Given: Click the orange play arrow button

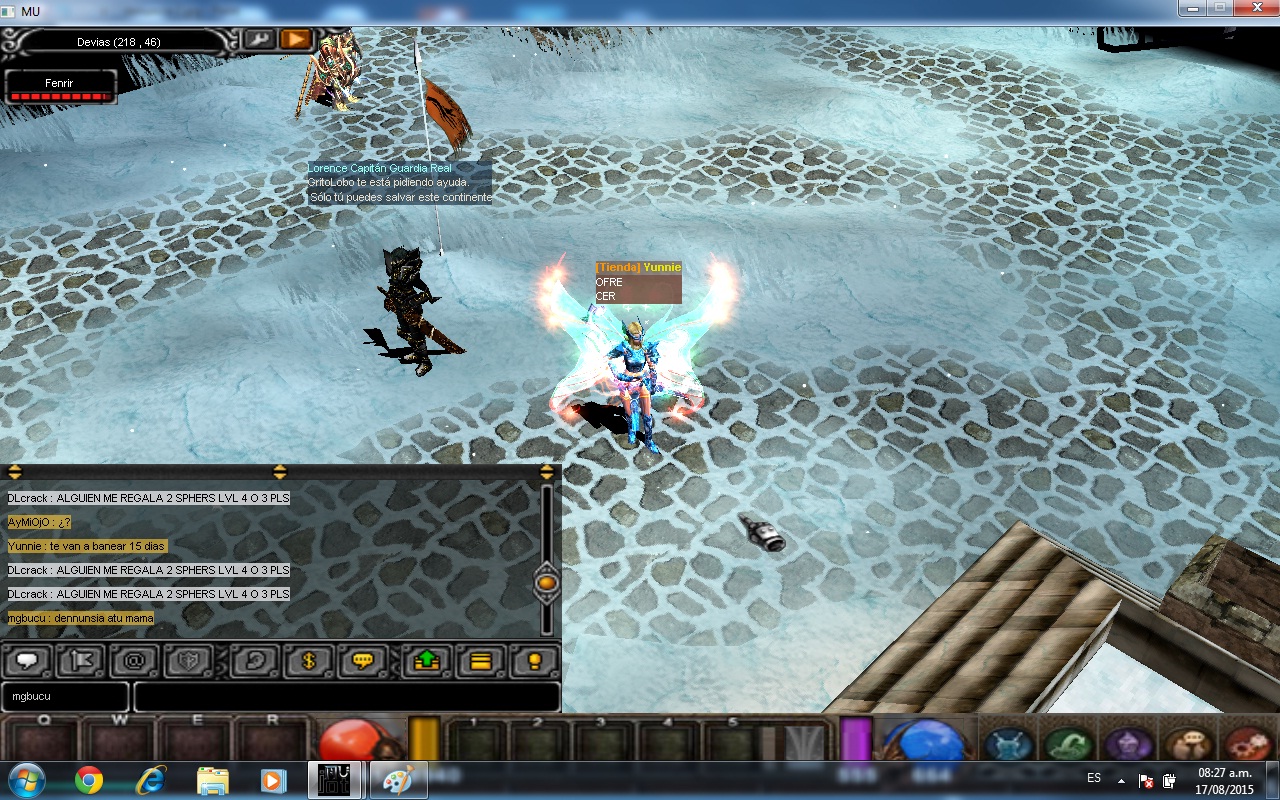Looking at the screenshot, I should (x=295, y=39).
